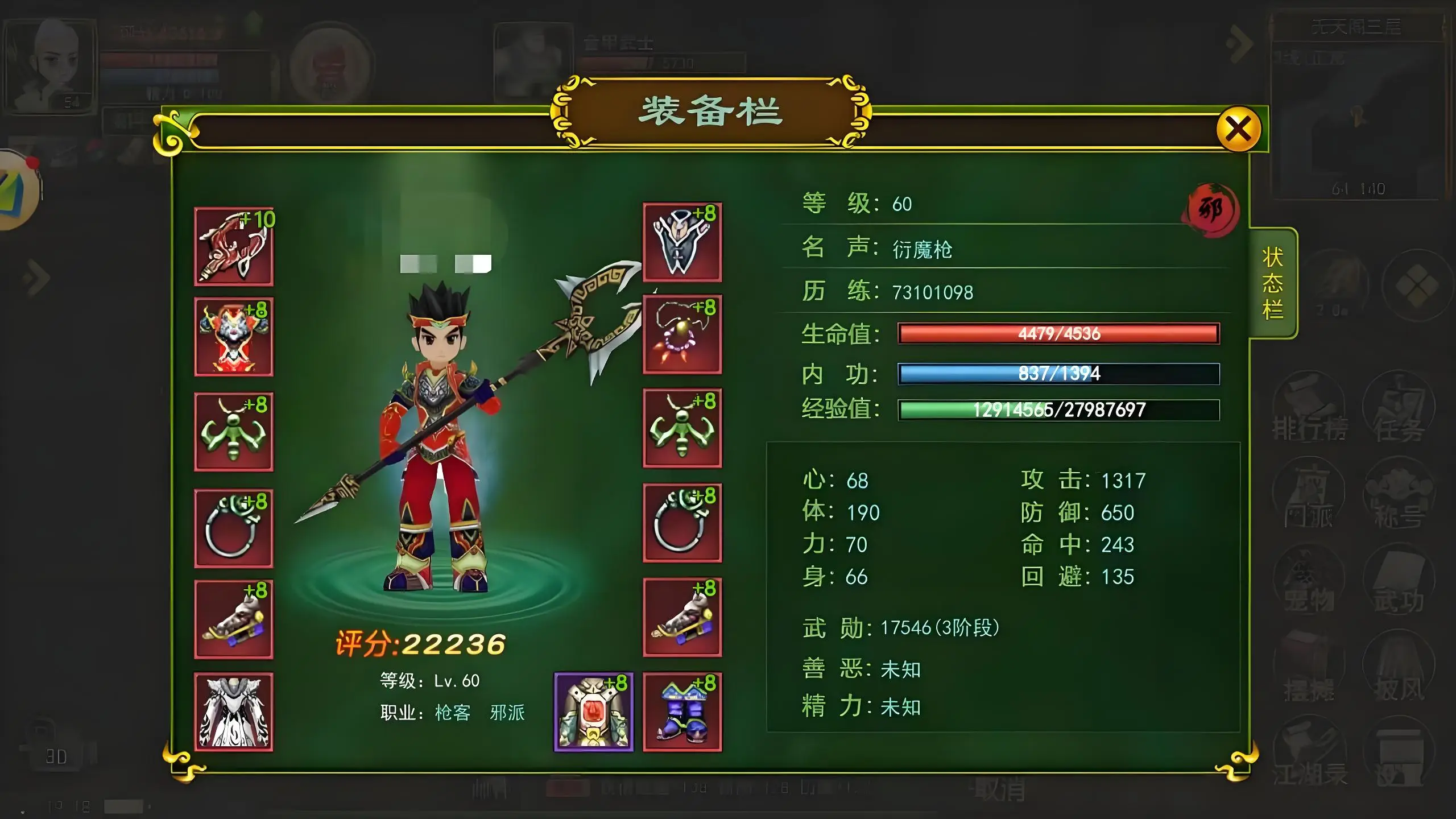This screenshot has height=819, width=1456.
Task: Inspect the red demon-face armor slot
Action: pyautogui.click(x=234, y=337)
